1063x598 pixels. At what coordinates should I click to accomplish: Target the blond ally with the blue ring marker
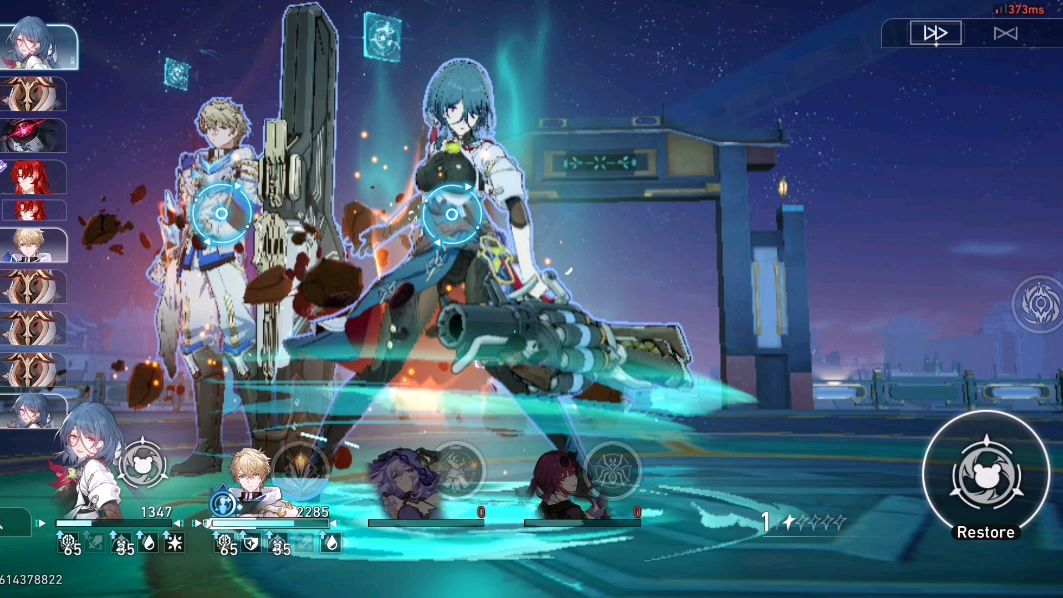(221, 210)
